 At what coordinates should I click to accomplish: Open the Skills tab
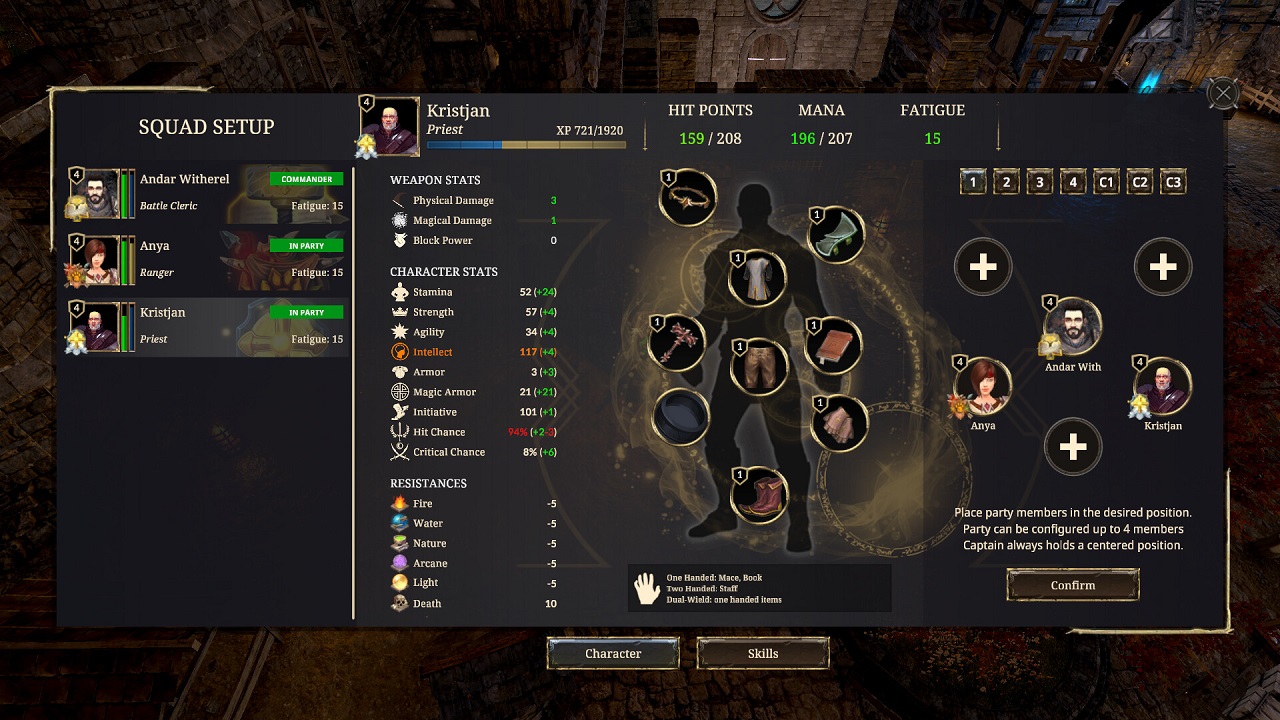[763, 653]
